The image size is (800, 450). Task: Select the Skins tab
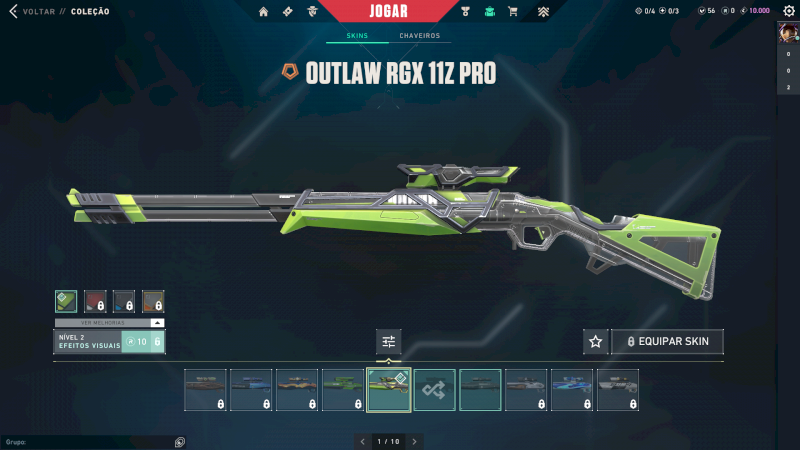[357, 36]
